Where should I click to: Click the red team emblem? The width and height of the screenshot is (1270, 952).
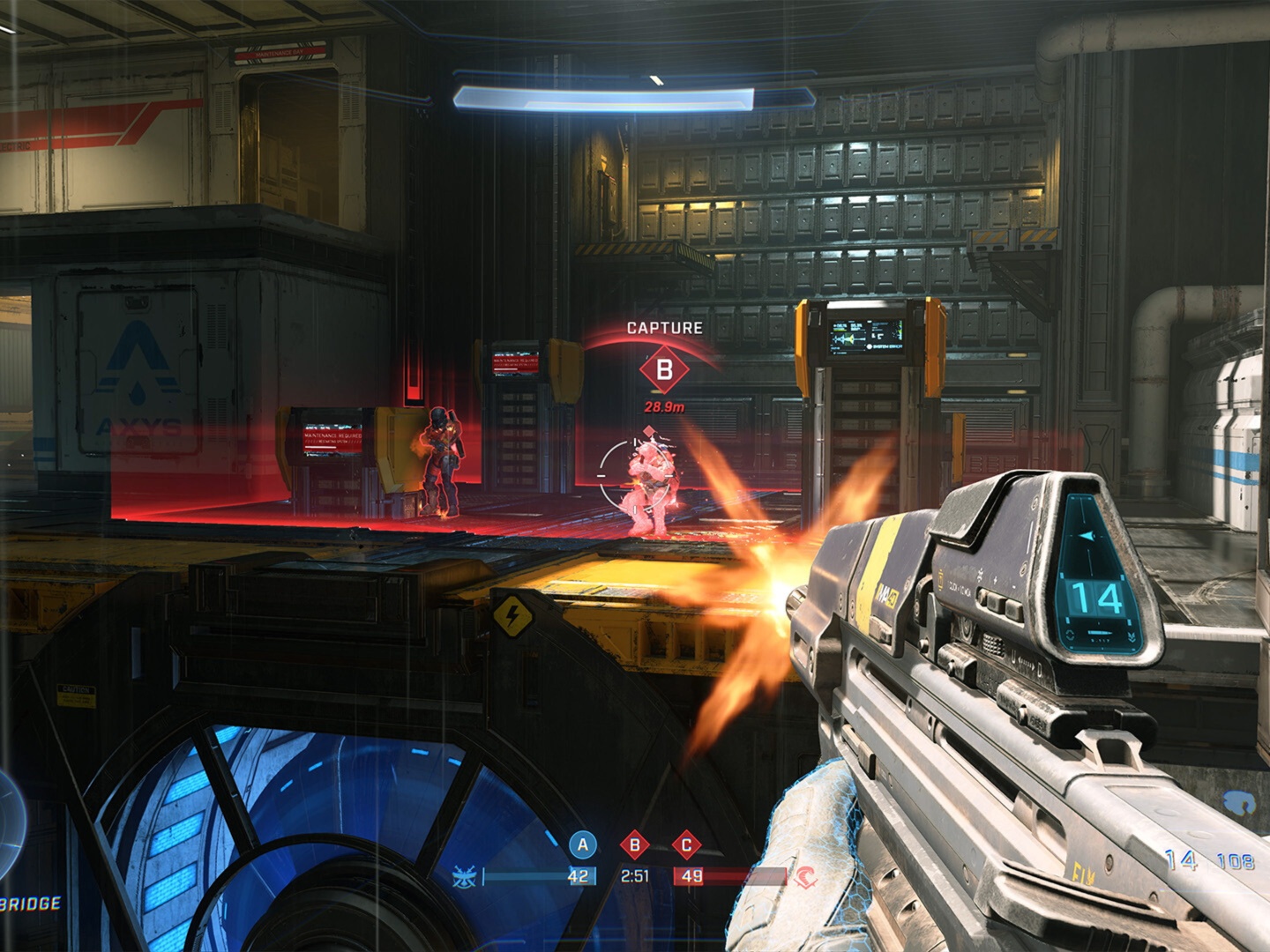804,877
